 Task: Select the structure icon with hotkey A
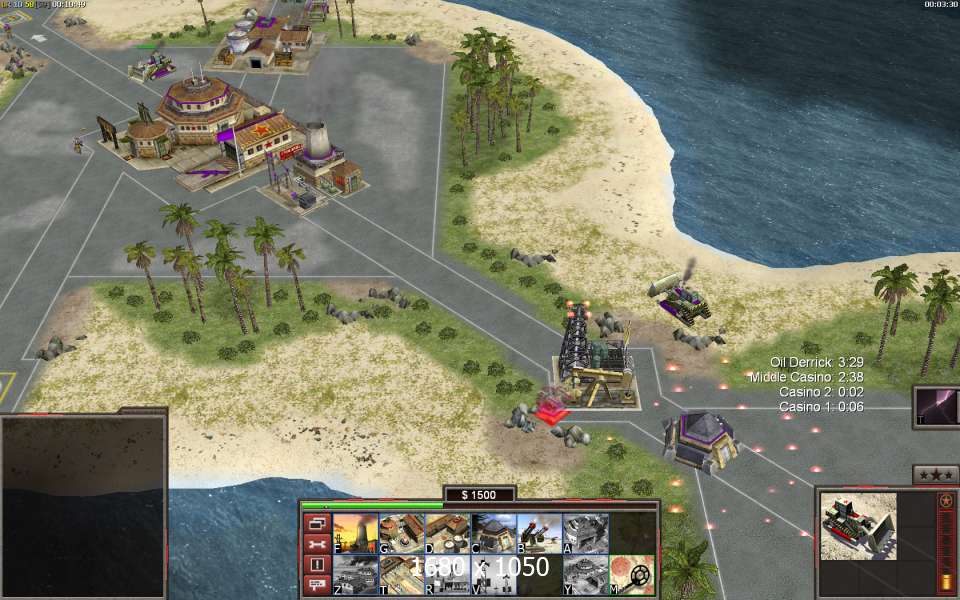point(585,533)
